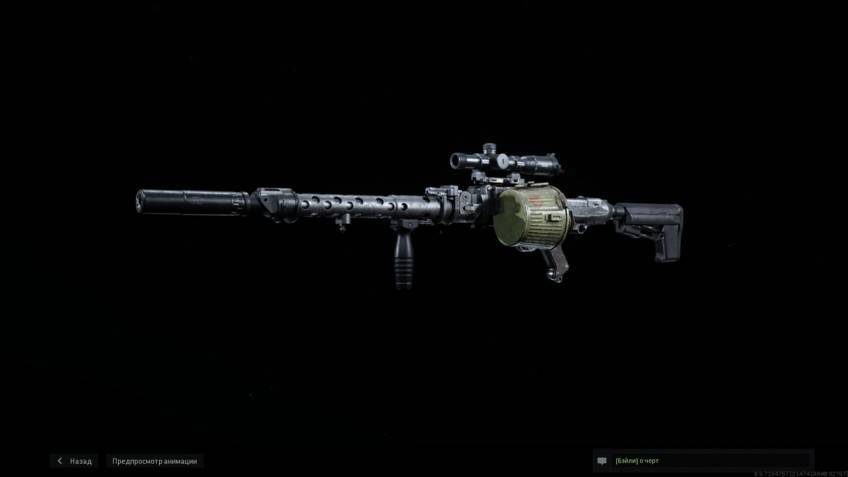Viewport: 848px width, 477px height.
Task: Go back with the Назад button
Action: coord(75,461)
